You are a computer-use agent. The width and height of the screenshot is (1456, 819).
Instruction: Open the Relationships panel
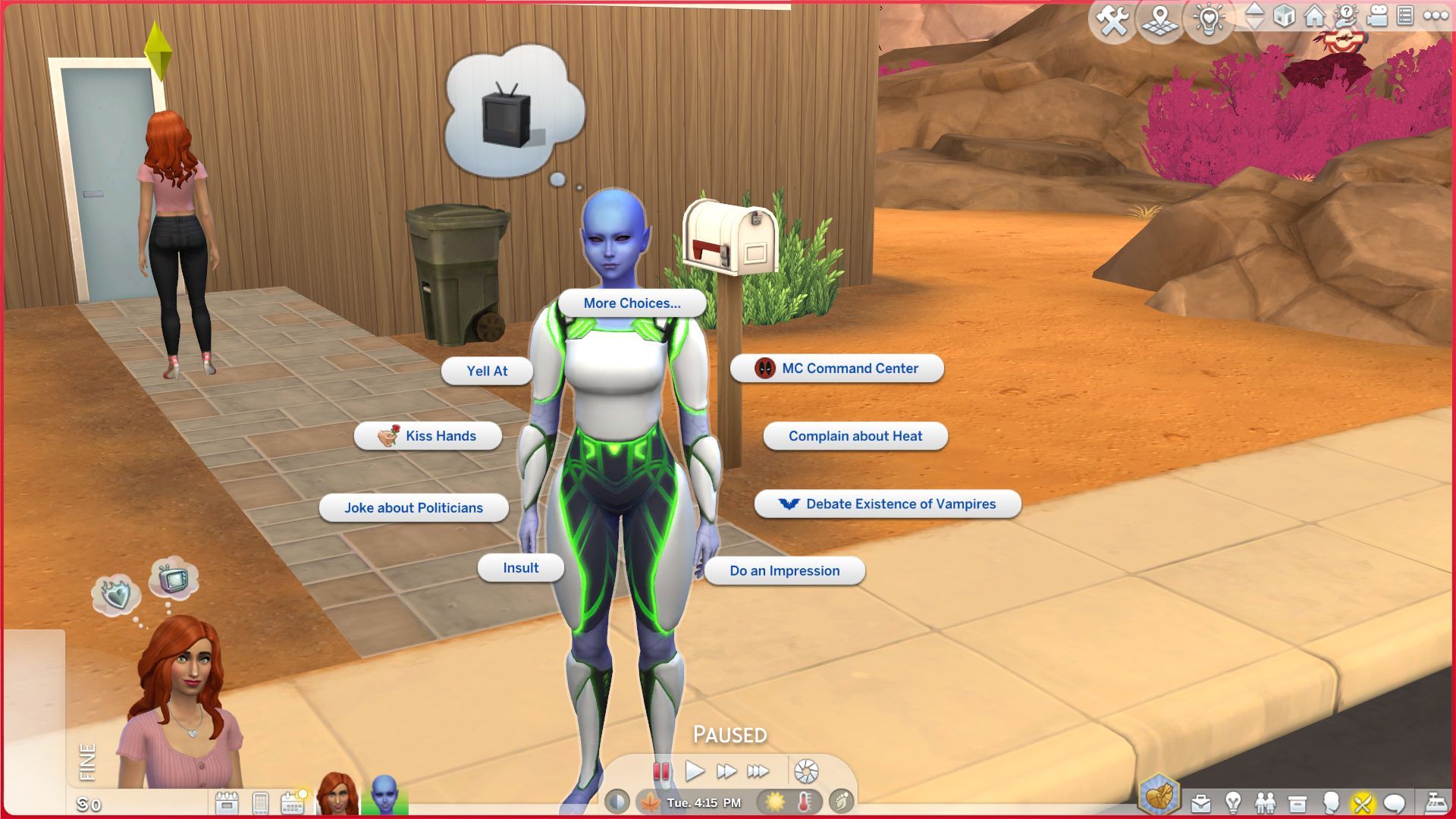(1266, 801)
